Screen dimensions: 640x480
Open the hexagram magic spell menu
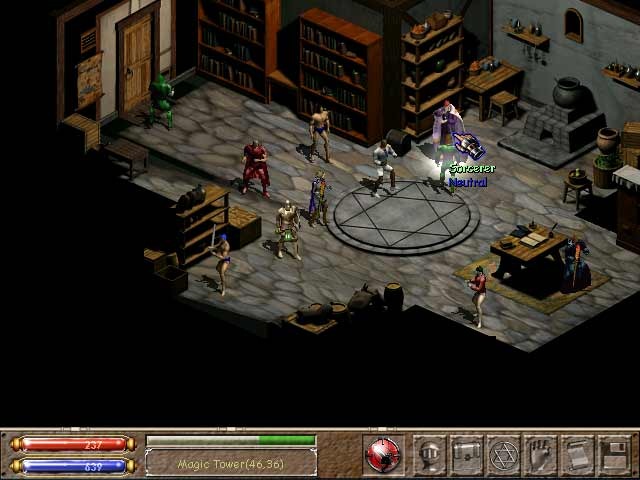click(504, 455)
